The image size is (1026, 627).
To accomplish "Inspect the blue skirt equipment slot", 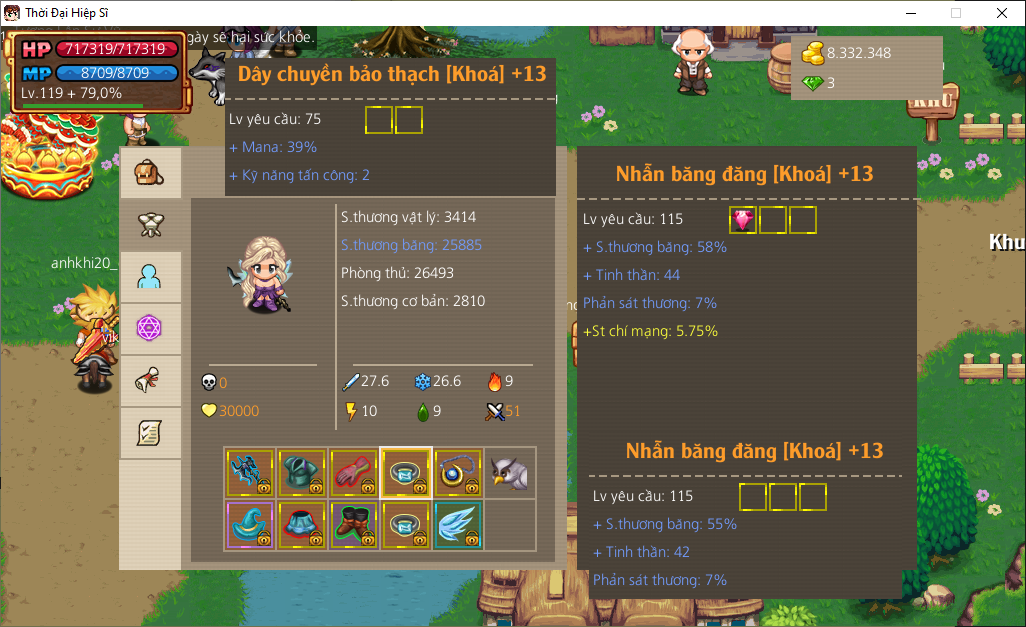I will 302,525.
